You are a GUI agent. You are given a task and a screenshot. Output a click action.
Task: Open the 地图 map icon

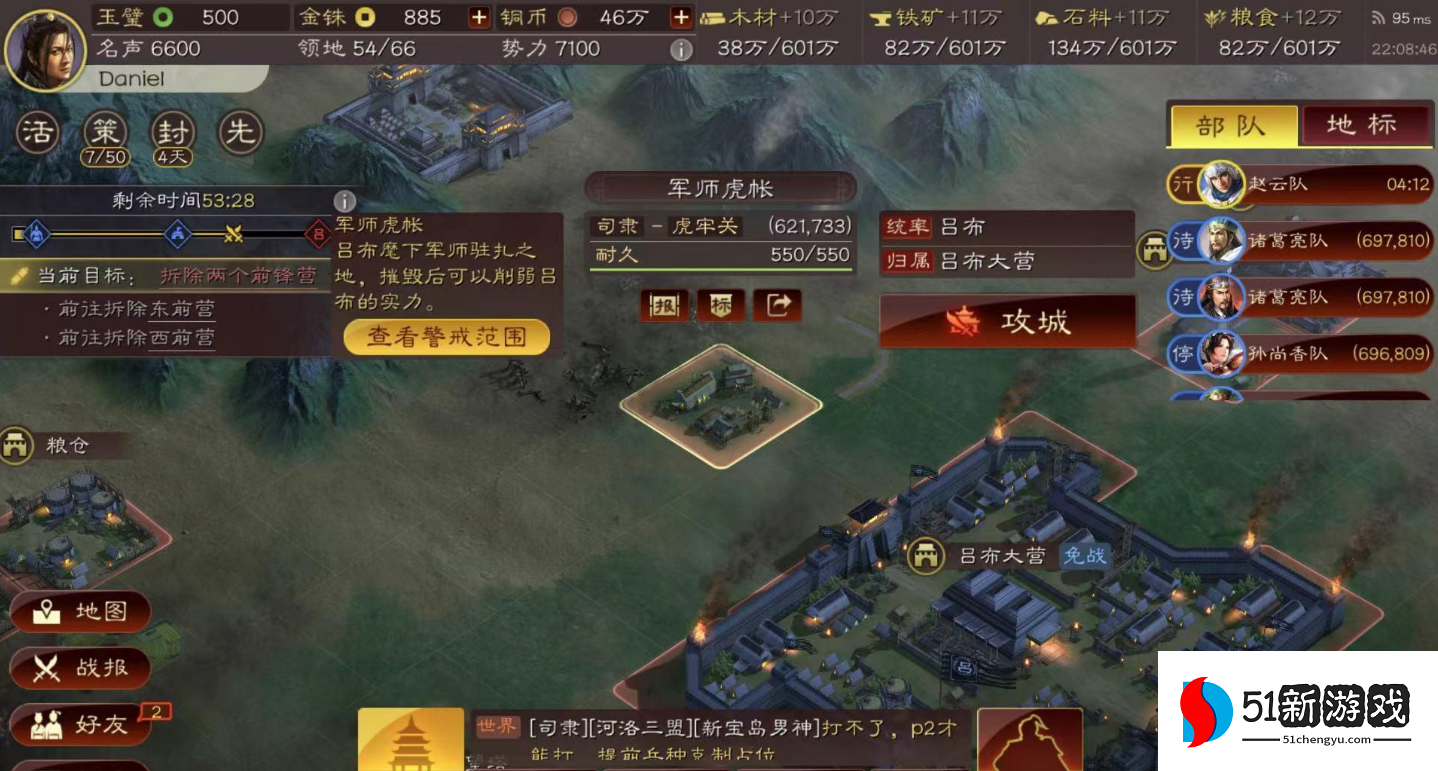[x=80, y=612]
